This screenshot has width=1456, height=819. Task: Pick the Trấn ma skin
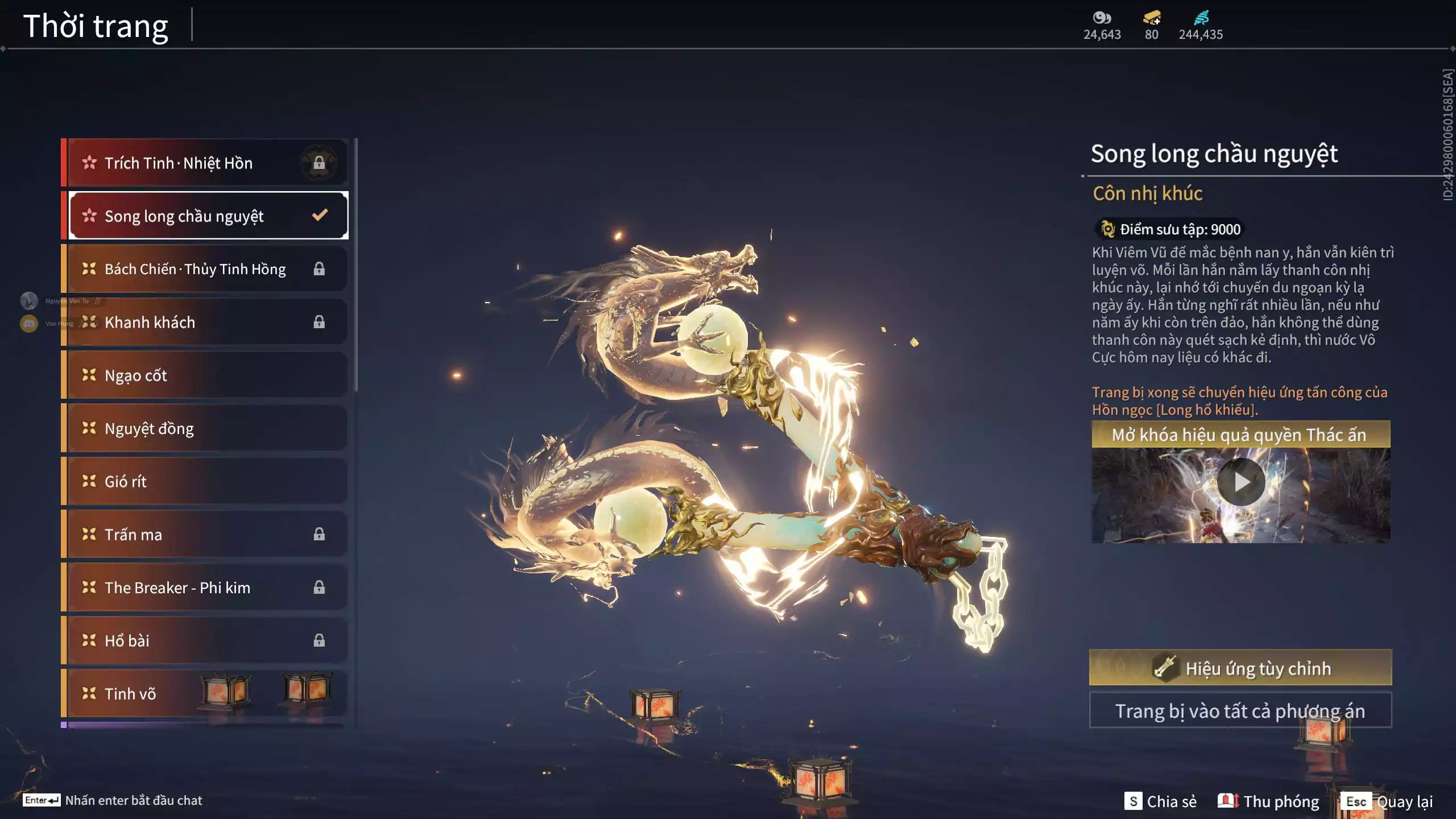205,535
